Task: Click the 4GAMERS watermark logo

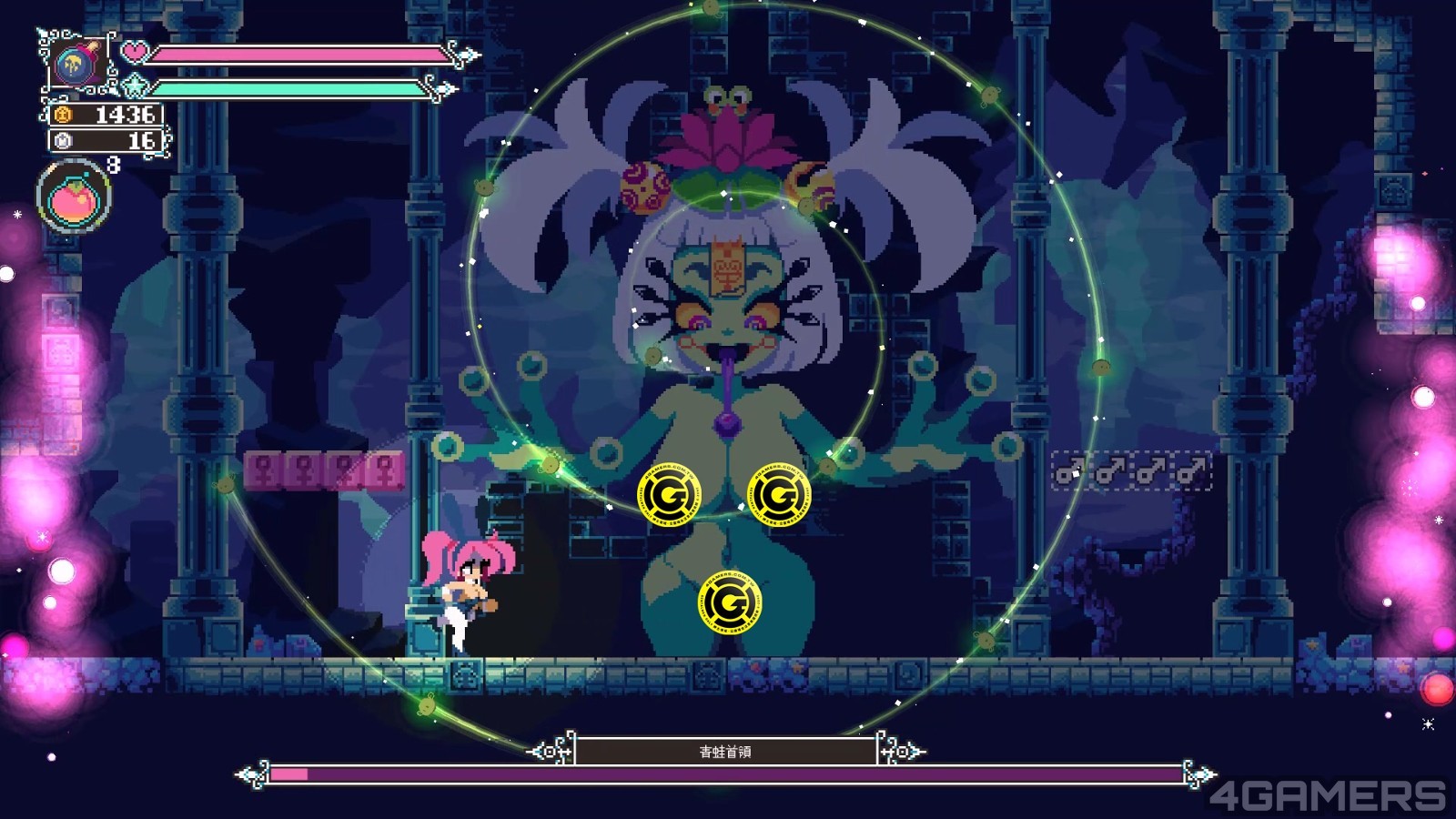Action: click(1327, 796)
